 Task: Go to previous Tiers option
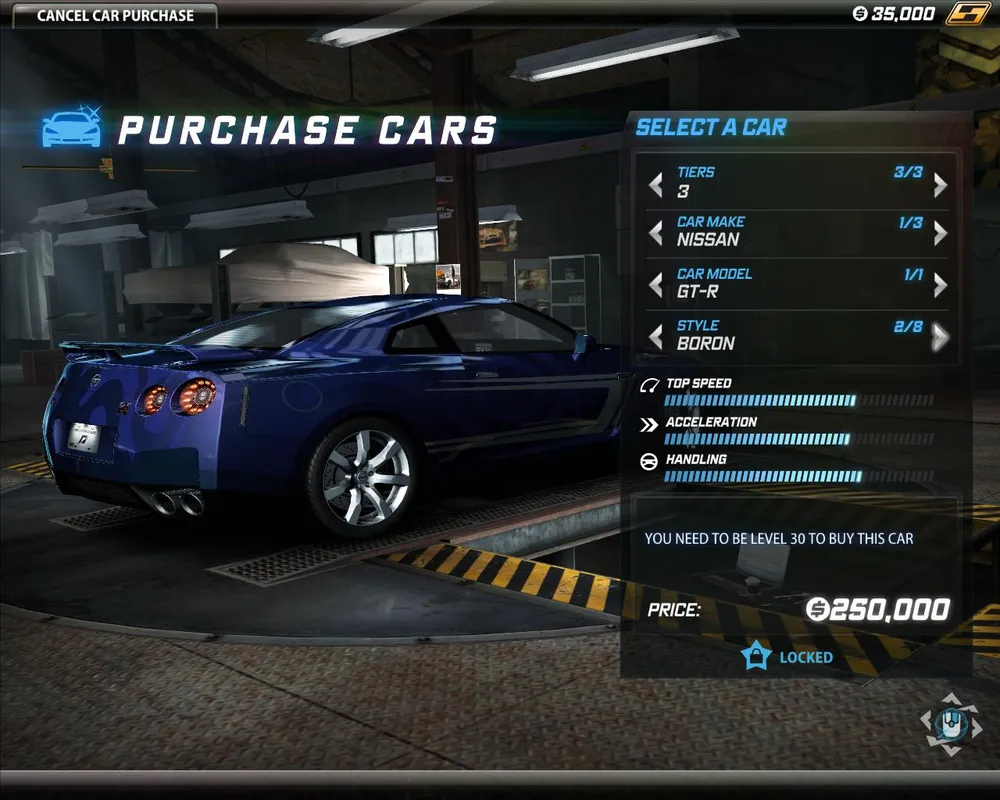pos(656,184)
